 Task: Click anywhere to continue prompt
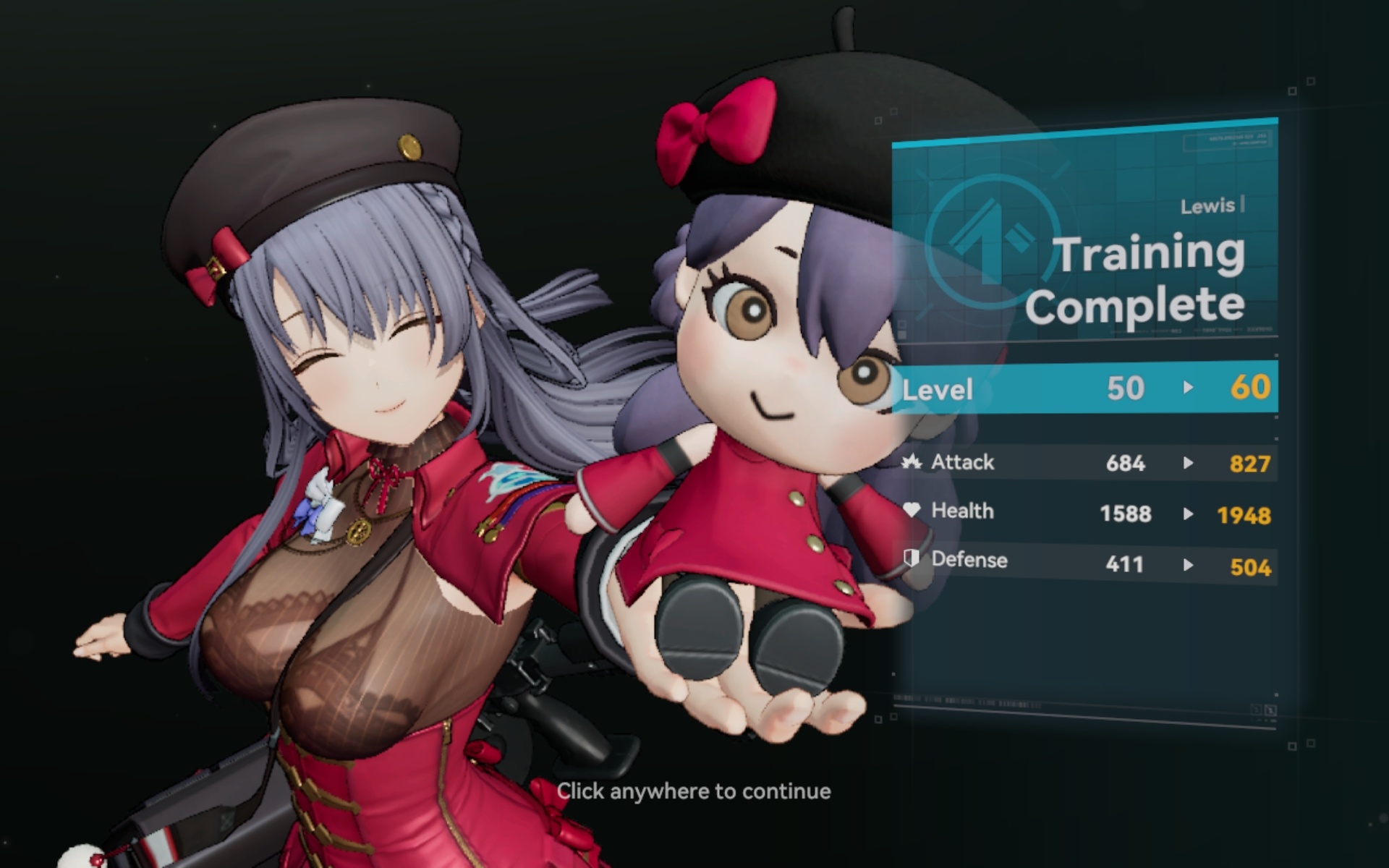[693, 791]
